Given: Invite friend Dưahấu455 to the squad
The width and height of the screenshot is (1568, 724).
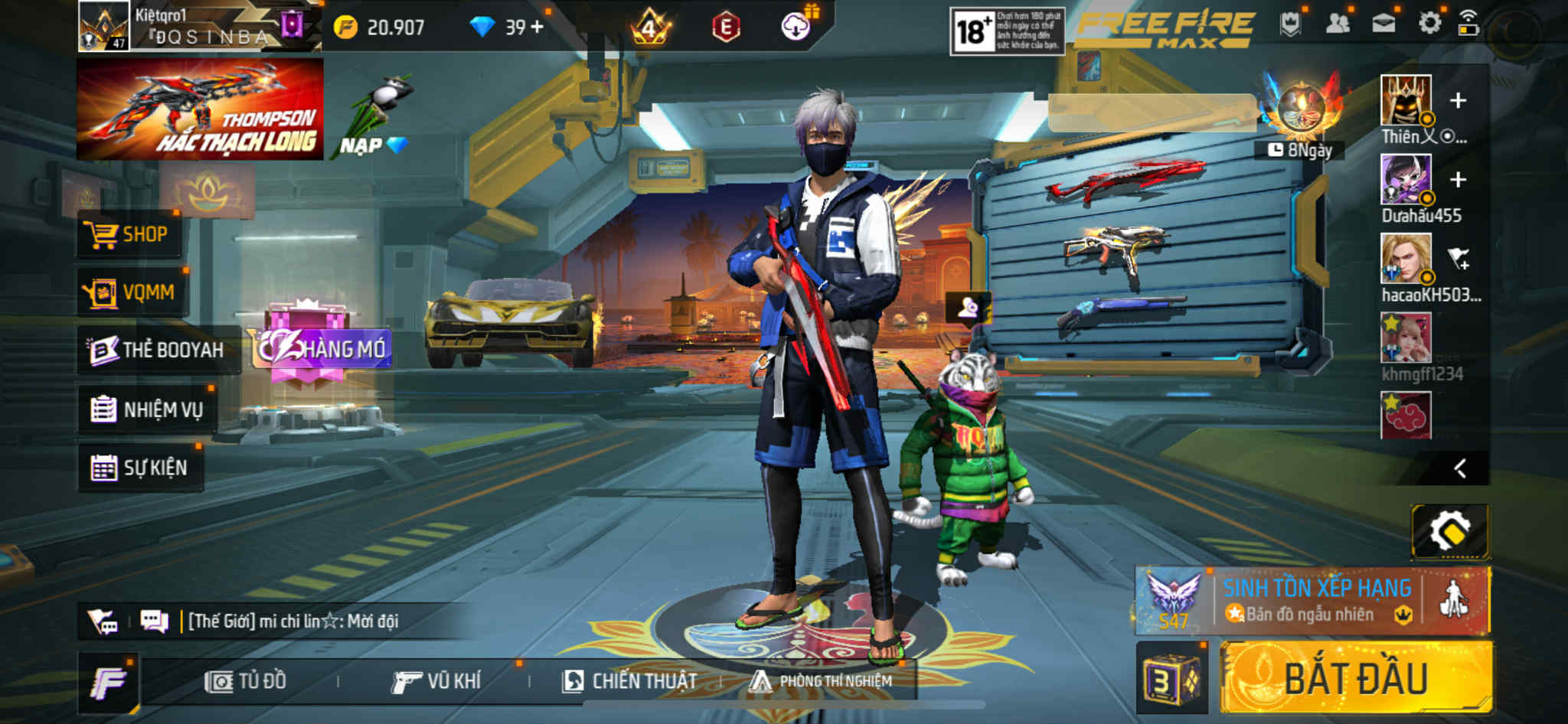Looking at the screenshot, I should tap(1458, 180).
